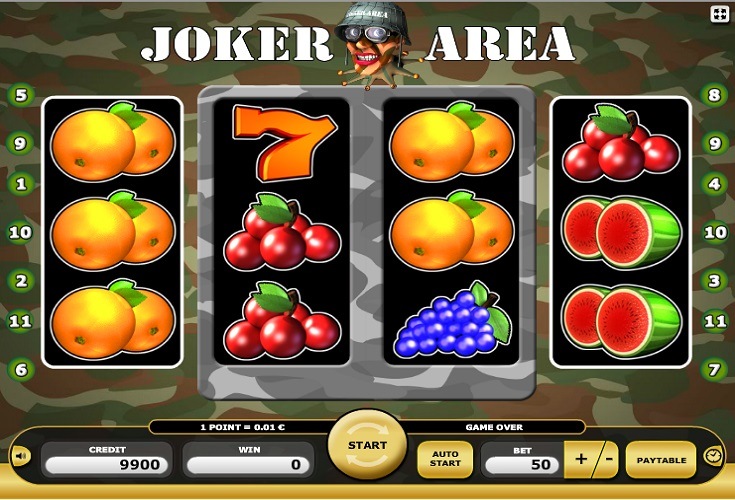Image resolution: width=735 pixels, height=500 pixels.
Task: Choose payline number 8 marker
Action: pyautogui.click(x=714, y=96)
